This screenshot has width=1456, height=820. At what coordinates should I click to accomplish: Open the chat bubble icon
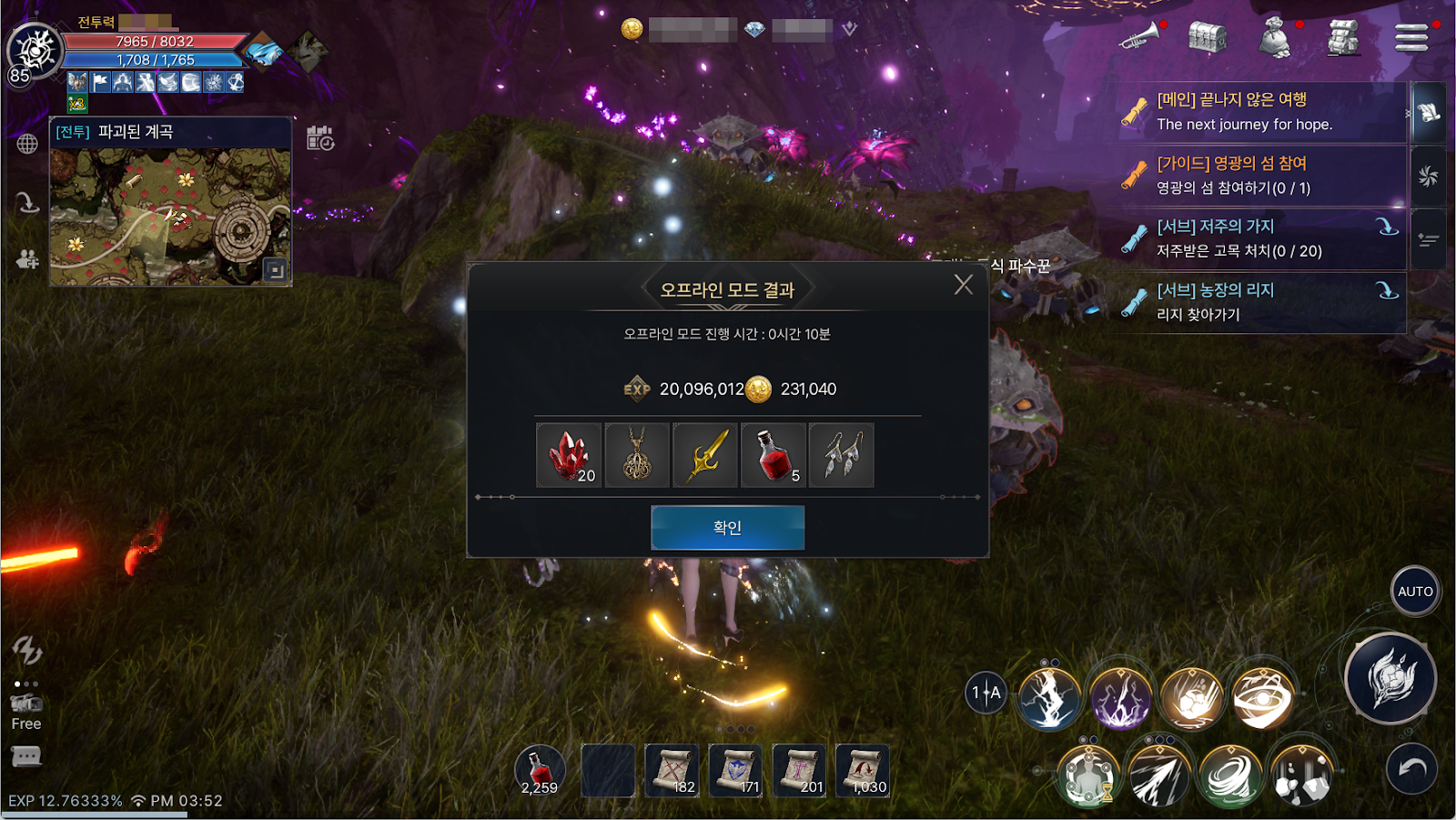point(26,756)
